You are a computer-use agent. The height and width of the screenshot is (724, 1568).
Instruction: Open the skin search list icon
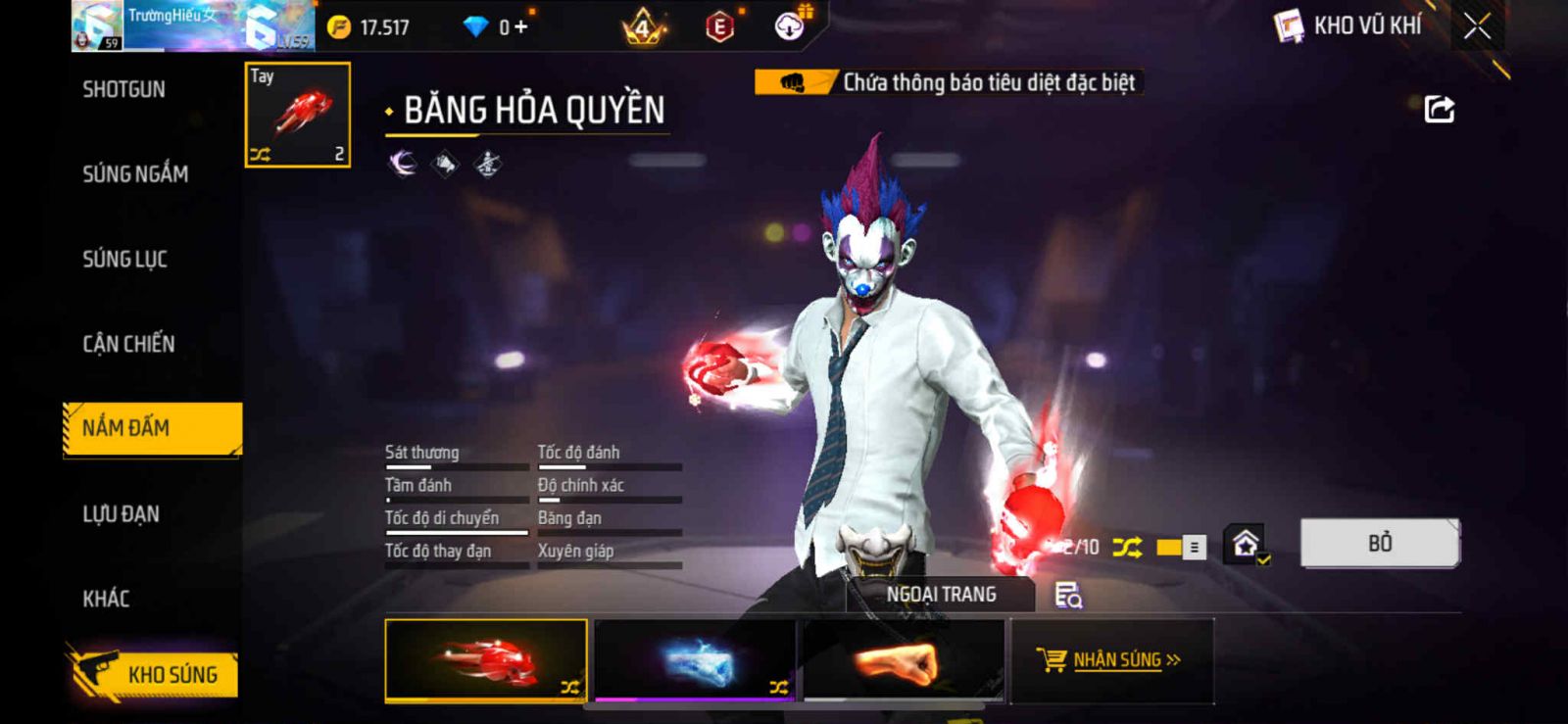[1067, 595]
